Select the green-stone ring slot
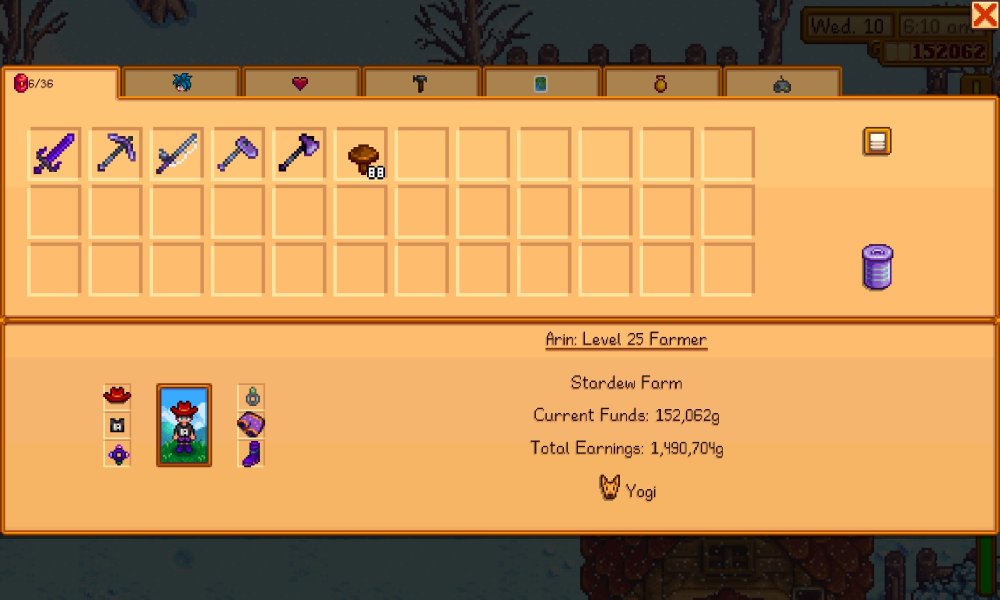1000x600 pixels. [252, 396]
